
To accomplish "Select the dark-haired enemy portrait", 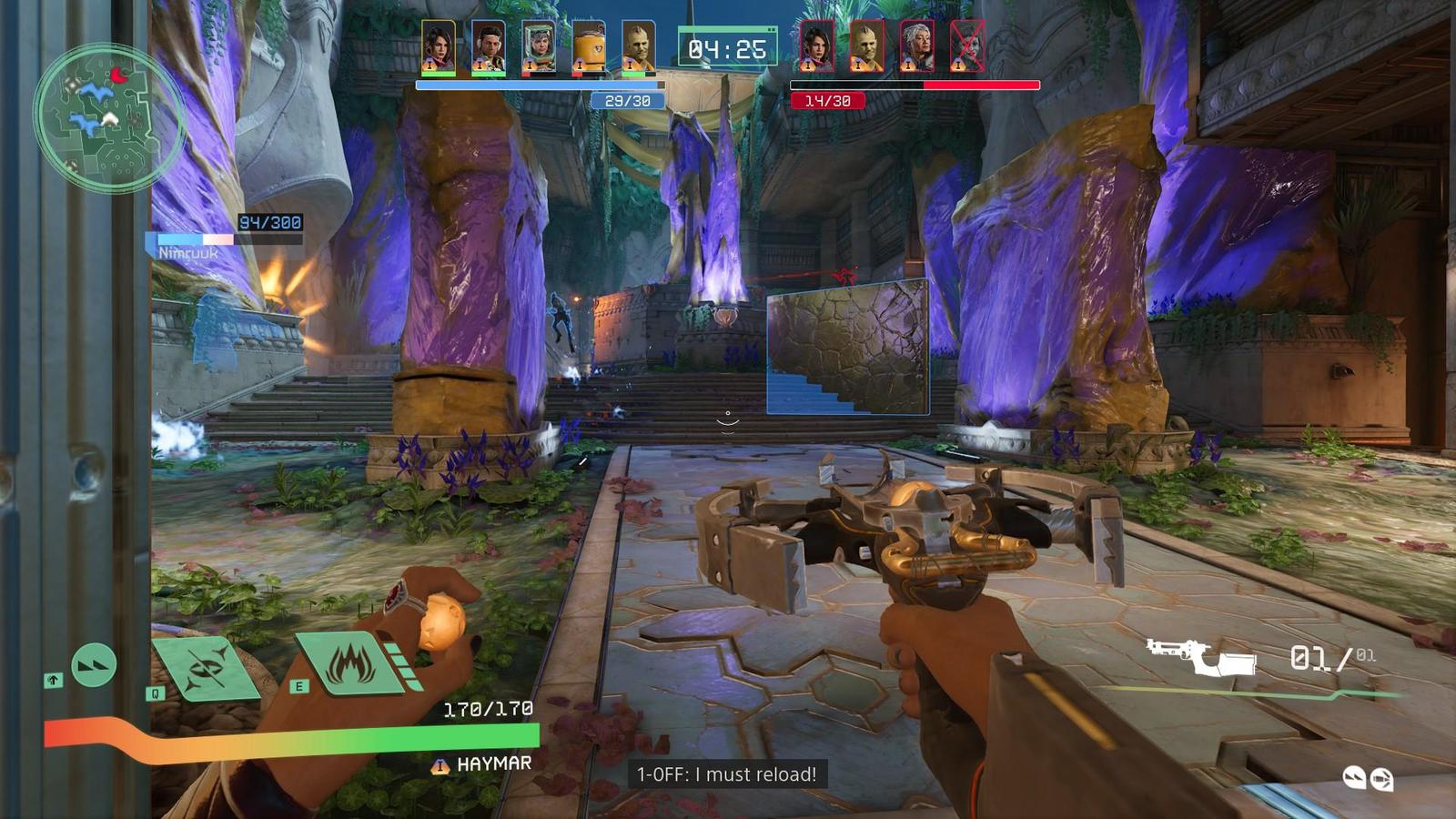I will point(816,47).
